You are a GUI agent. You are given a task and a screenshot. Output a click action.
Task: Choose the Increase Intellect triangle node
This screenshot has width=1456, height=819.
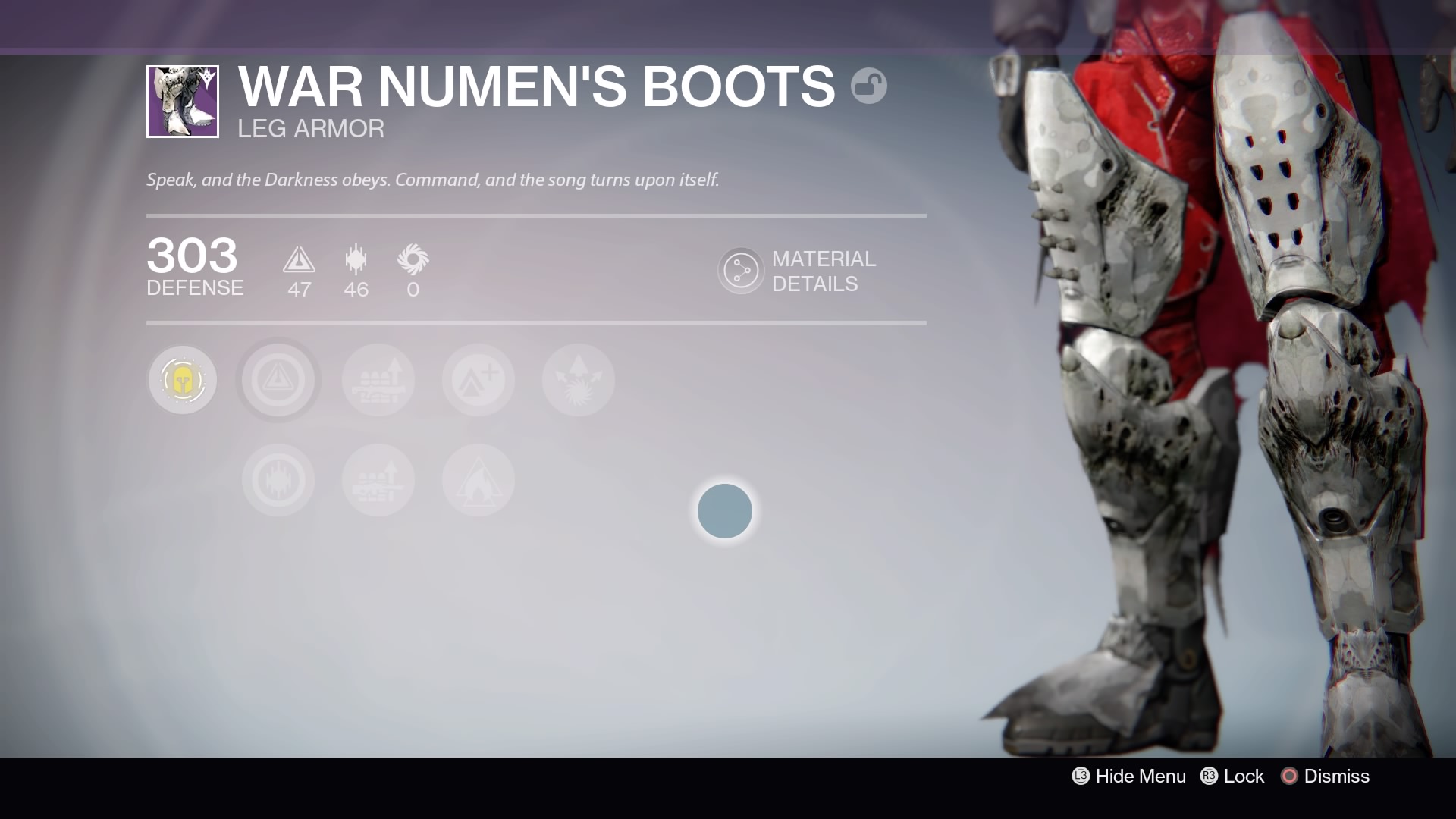coord(278,380)
